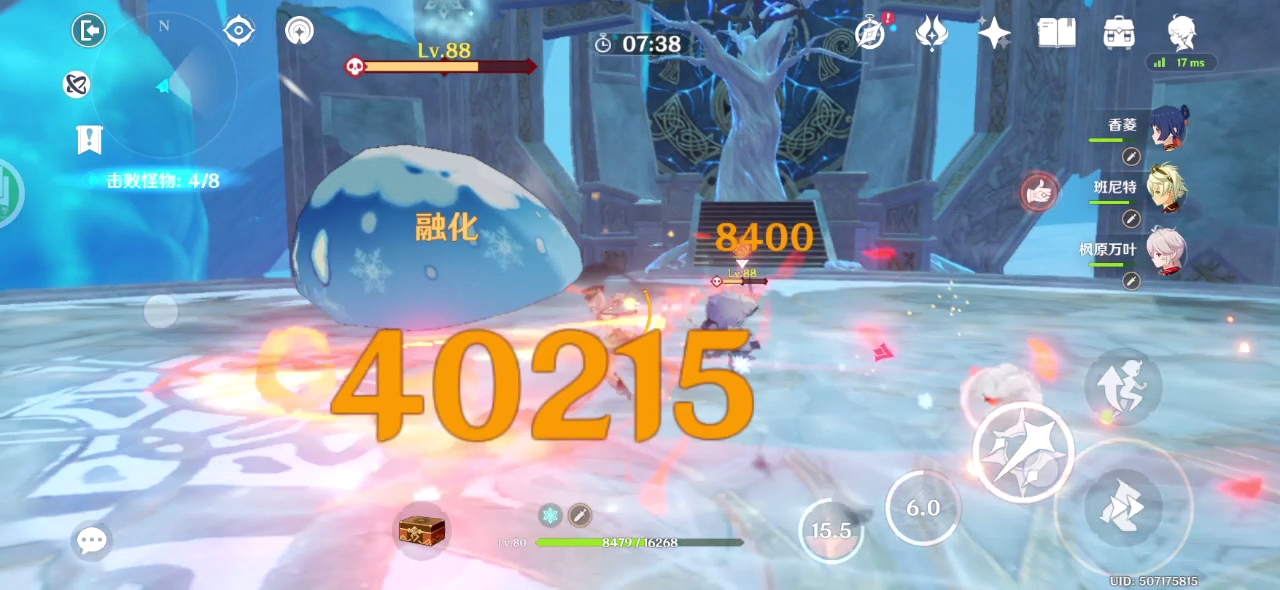Tap the jump button
Screen dimensions: 1280x590
click(1123, 386)
